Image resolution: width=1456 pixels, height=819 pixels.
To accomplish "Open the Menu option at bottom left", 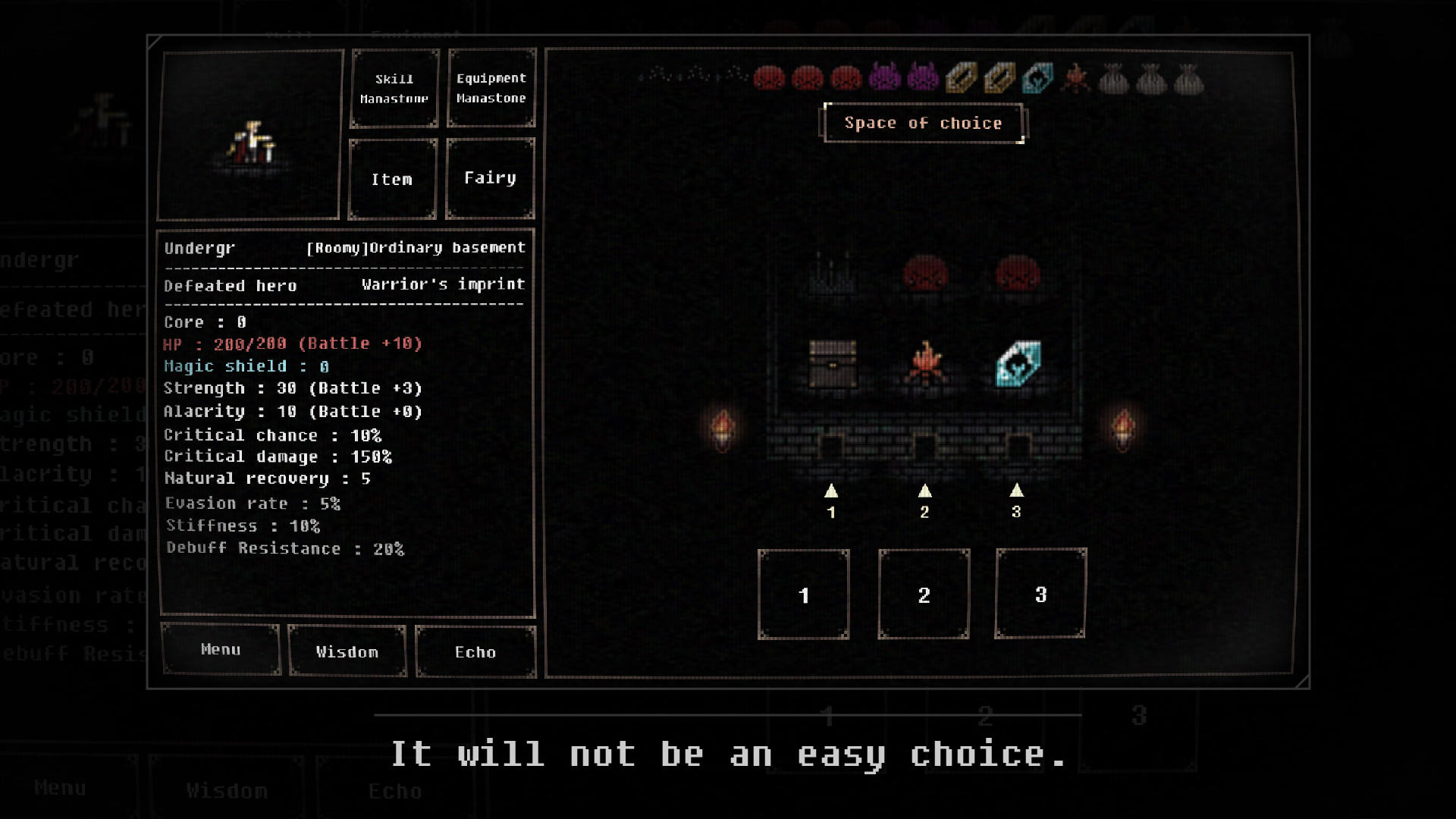I will point(221,650).
